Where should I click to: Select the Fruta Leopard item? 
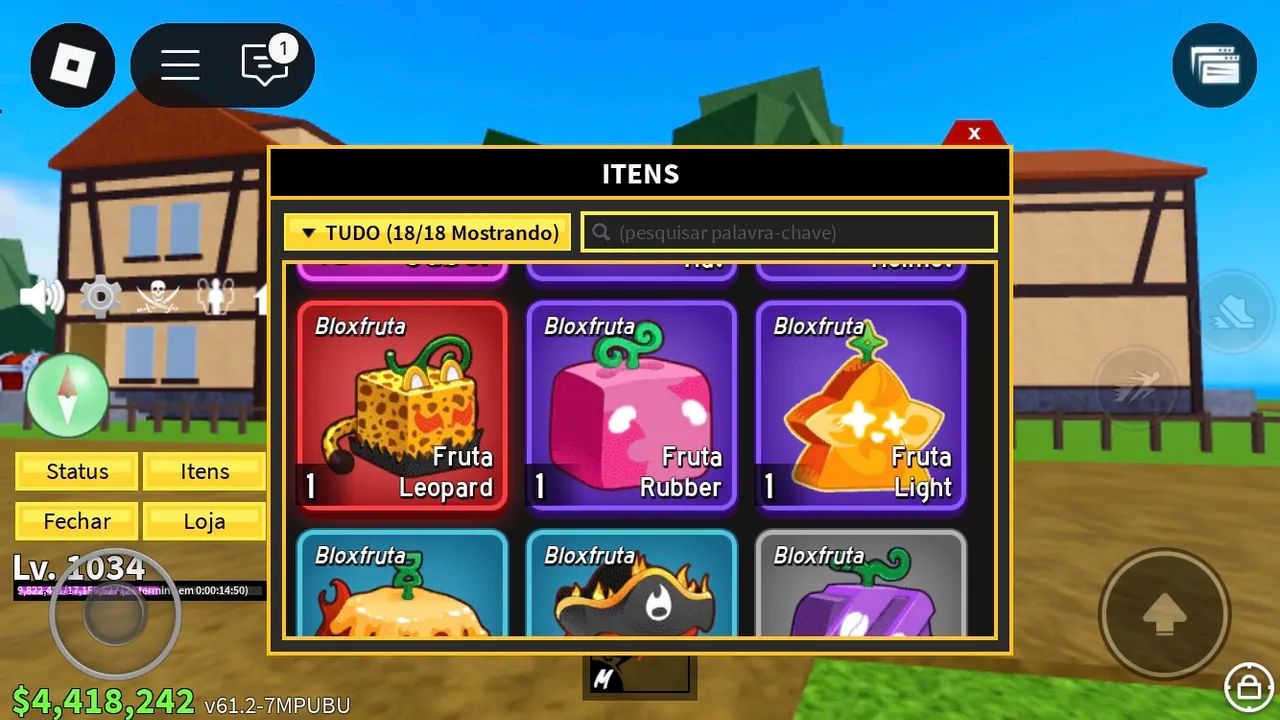click(x=402, y=405)
